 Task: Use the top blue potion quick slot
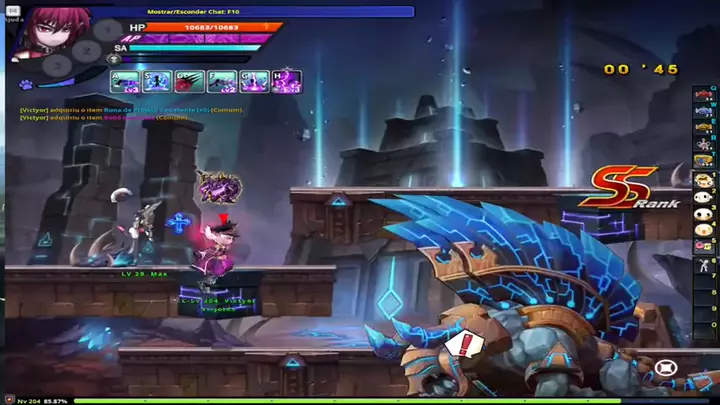point(705,110)
